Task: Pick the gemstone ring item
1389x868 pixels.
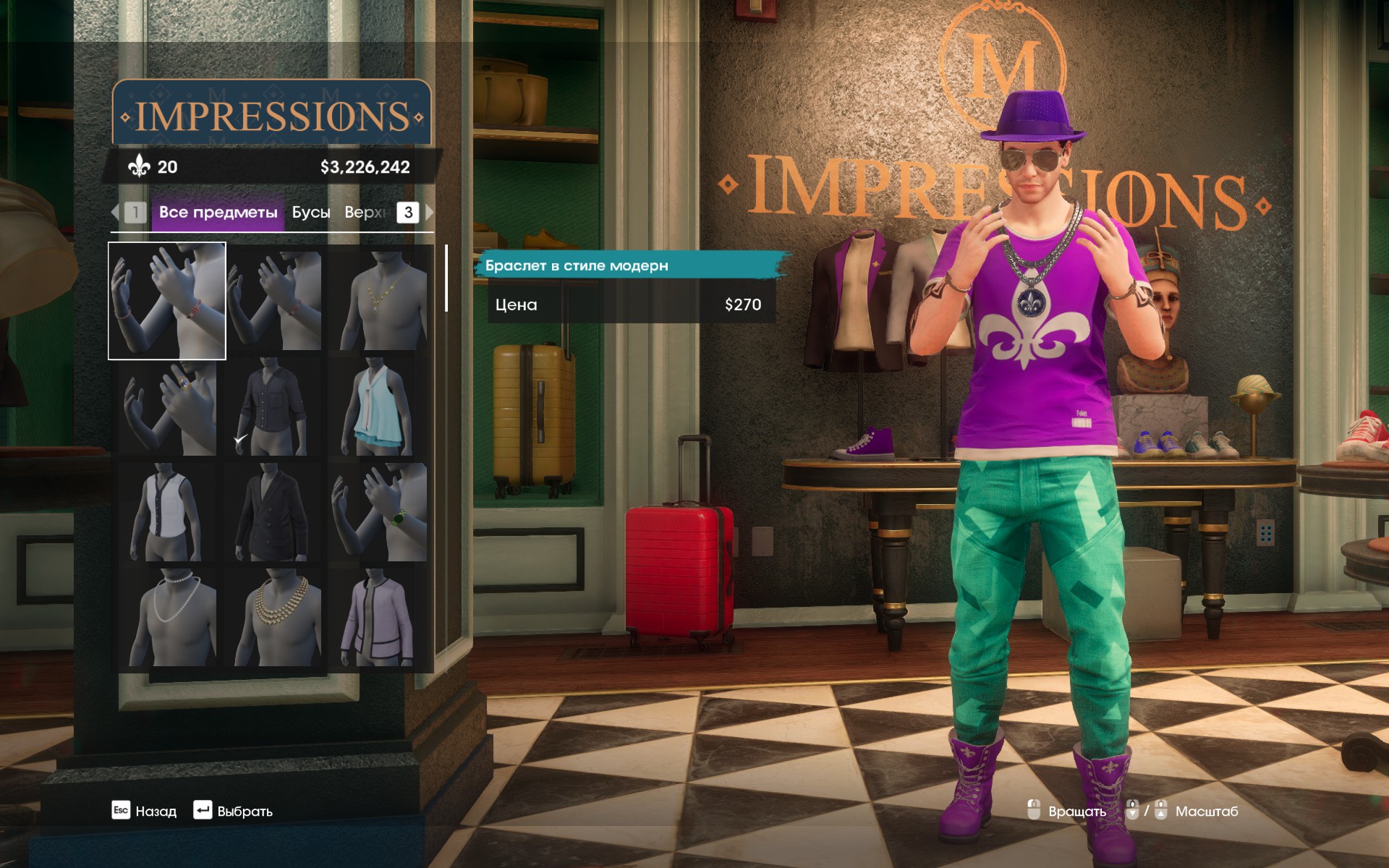Action: 167,407
